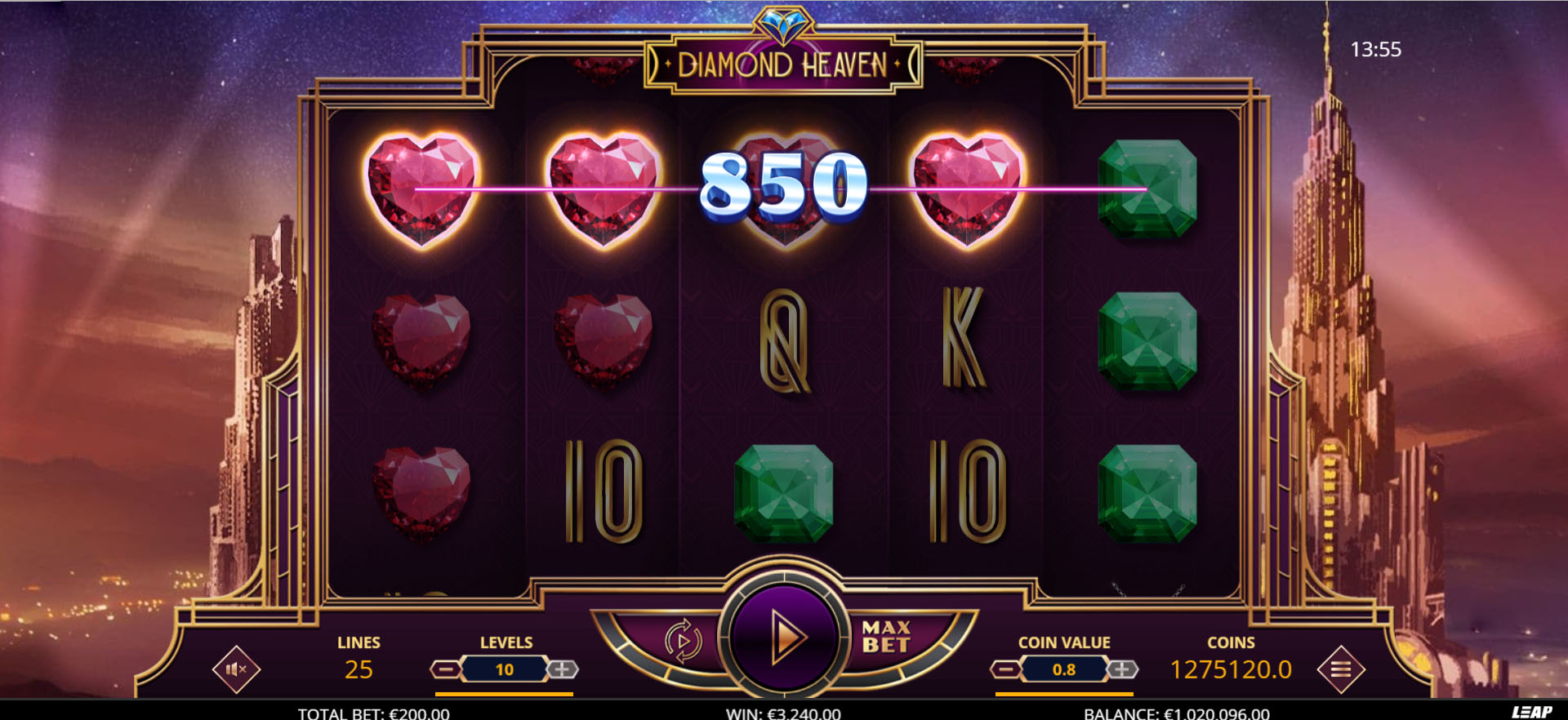Toggle sound off with the speaker control
This screenshot has height=720, width=1568.
[x=236, y=668]
